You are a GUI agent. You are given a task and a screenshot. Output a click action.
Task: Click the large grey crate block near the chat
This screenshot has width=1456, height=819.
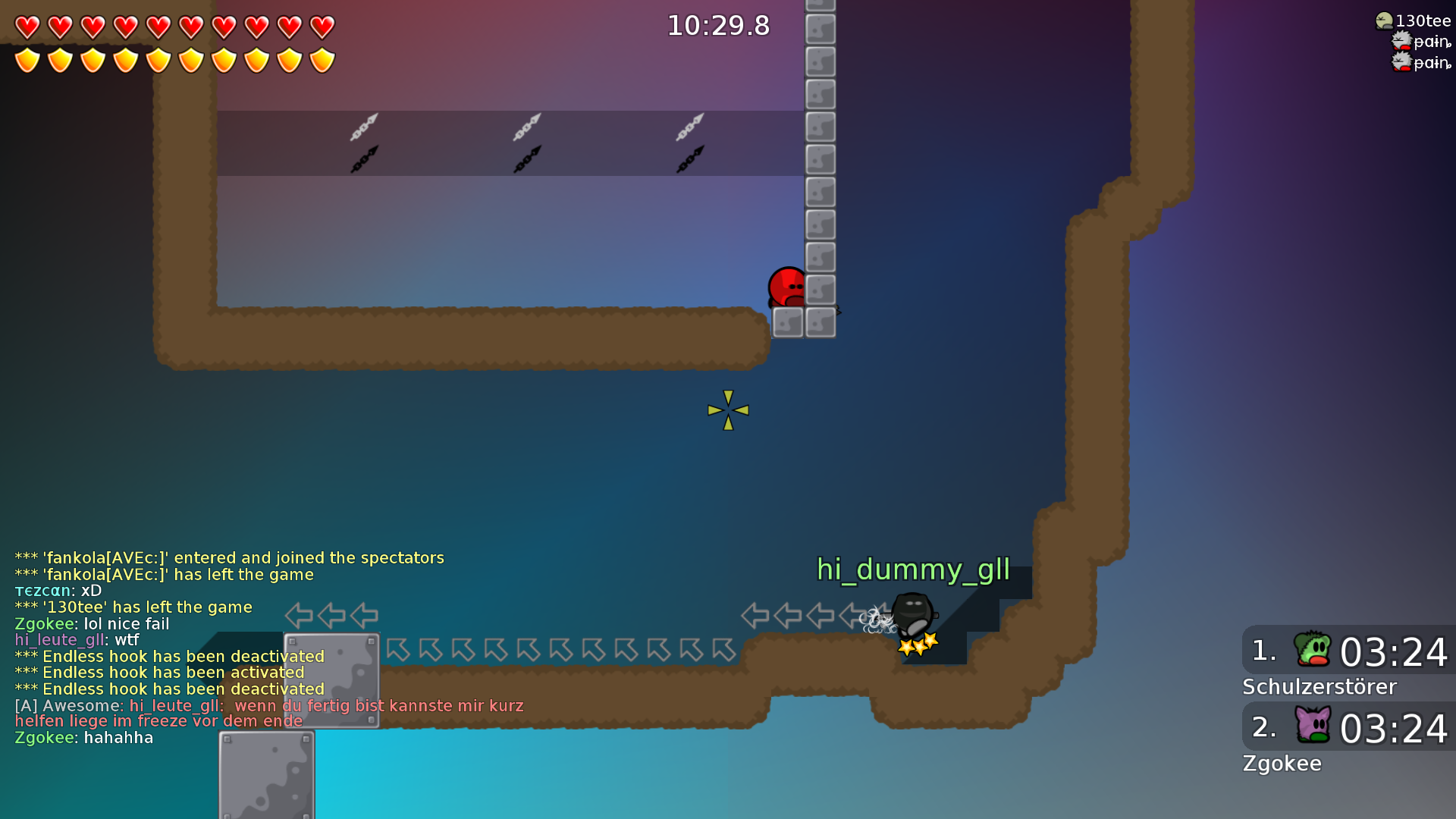pyautogui.click(x=332, y=680)
